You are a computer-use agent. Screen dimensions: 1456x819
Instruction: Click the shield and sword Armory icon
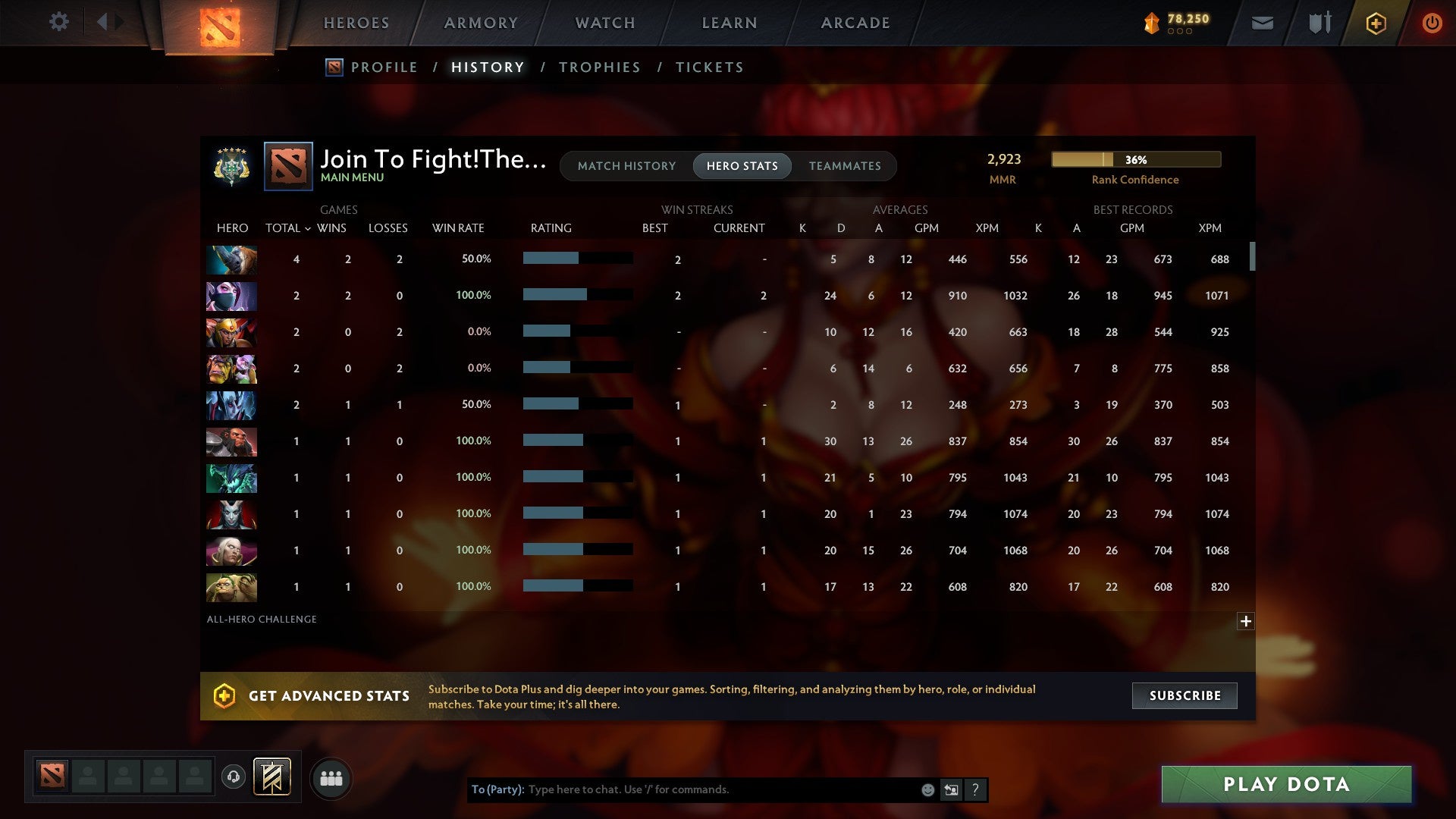click(x=1319, y=23)
